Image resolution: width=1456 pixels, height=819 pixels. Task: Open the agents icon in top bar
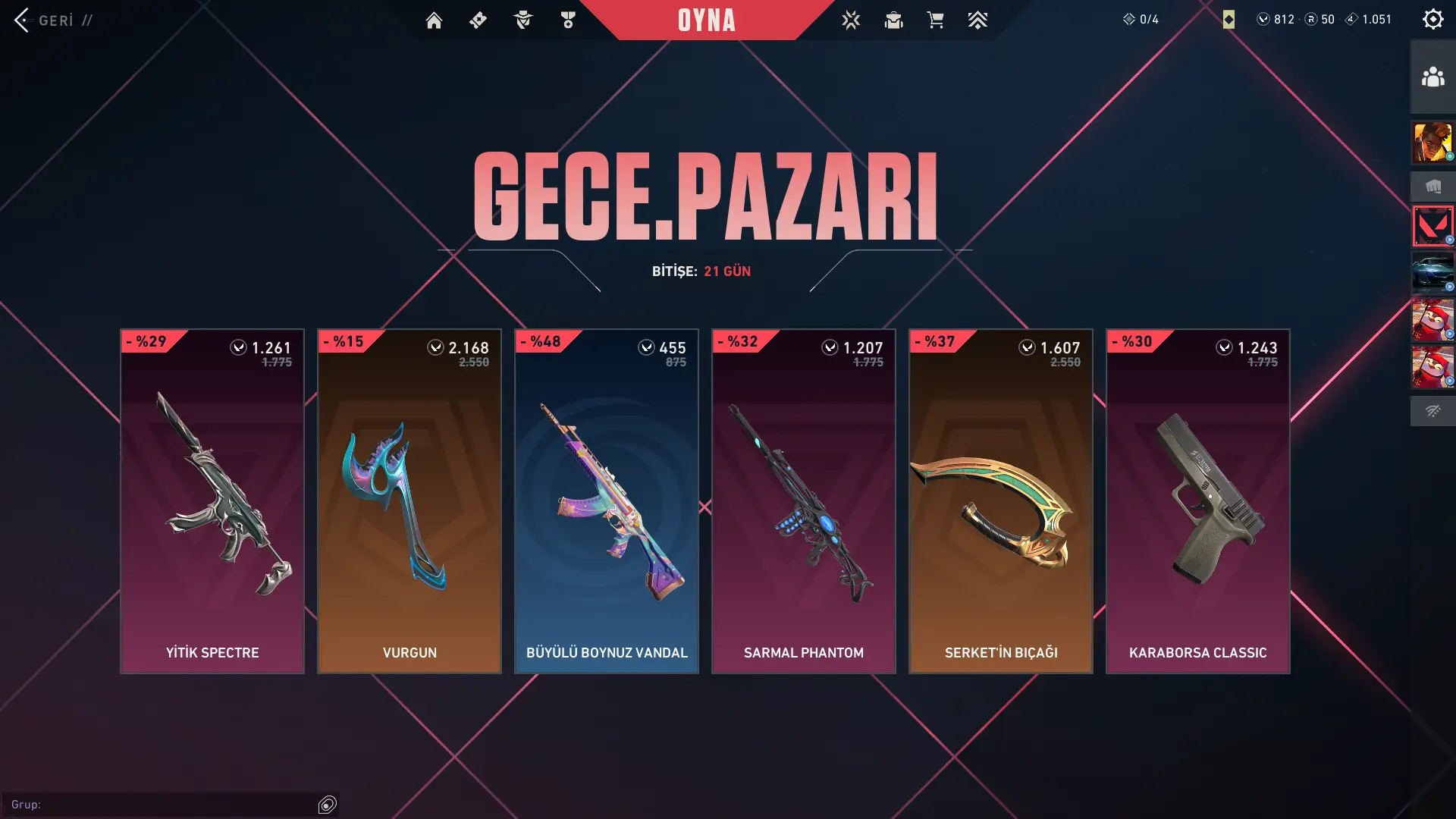point(851,20)
